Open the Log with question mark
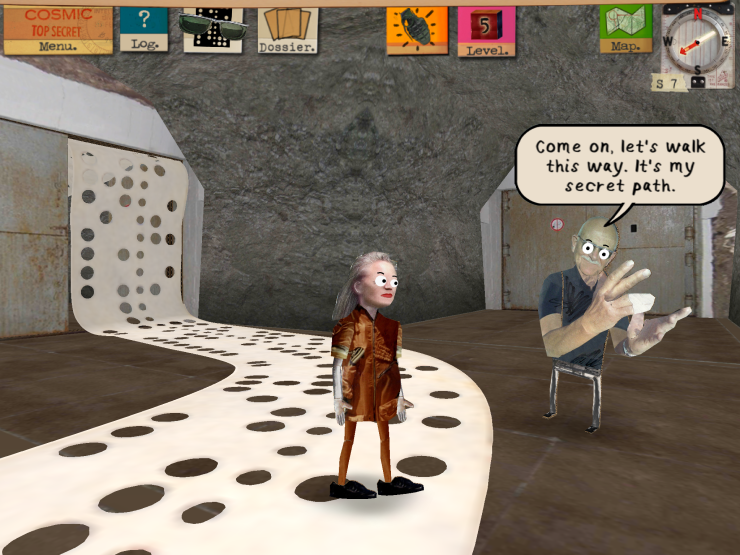The width and height of the screenshot is (740, 555). [x=144, y=28]
